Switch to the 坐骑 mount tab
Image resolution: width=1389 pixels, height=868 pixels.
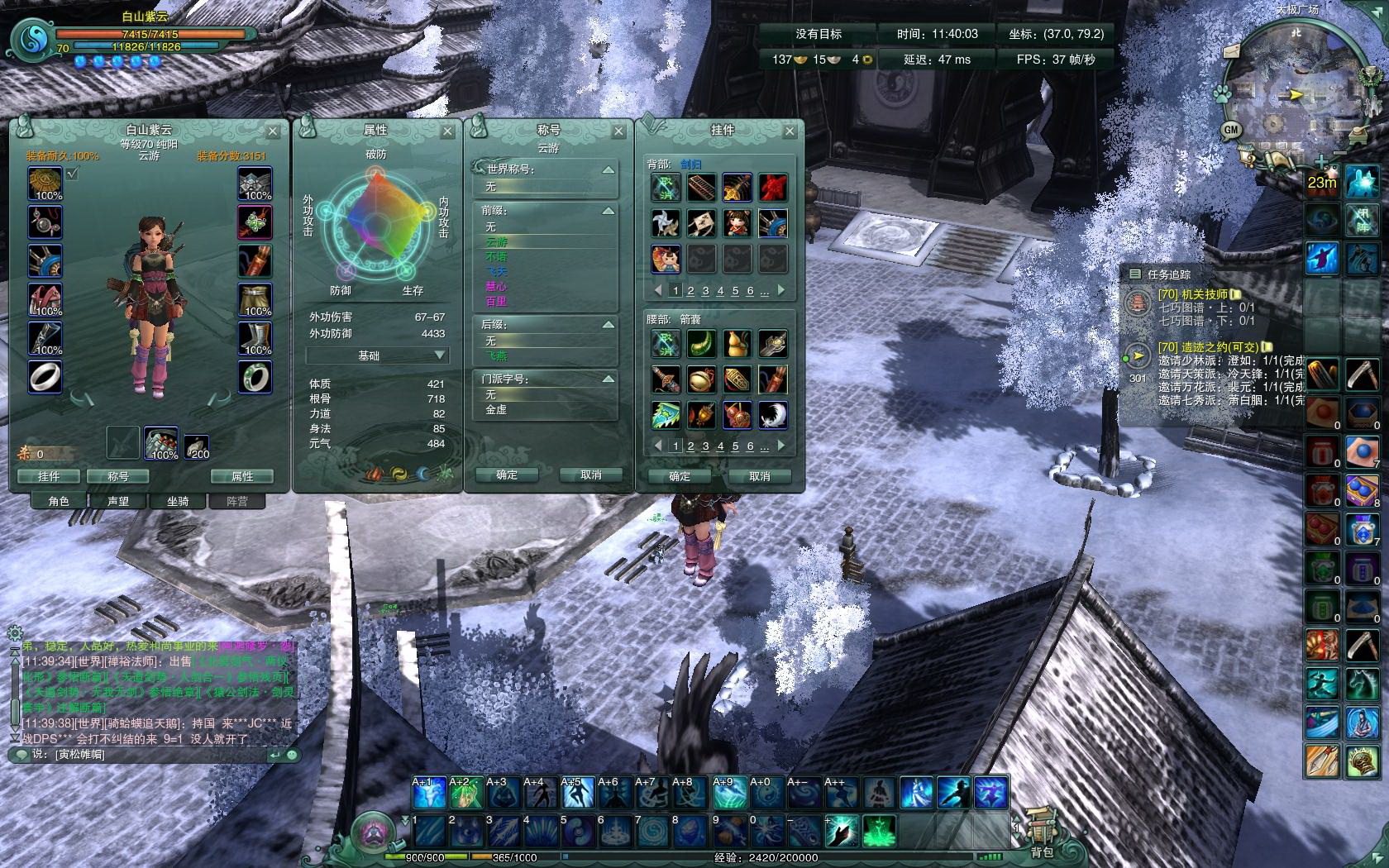tap(178, 501)
